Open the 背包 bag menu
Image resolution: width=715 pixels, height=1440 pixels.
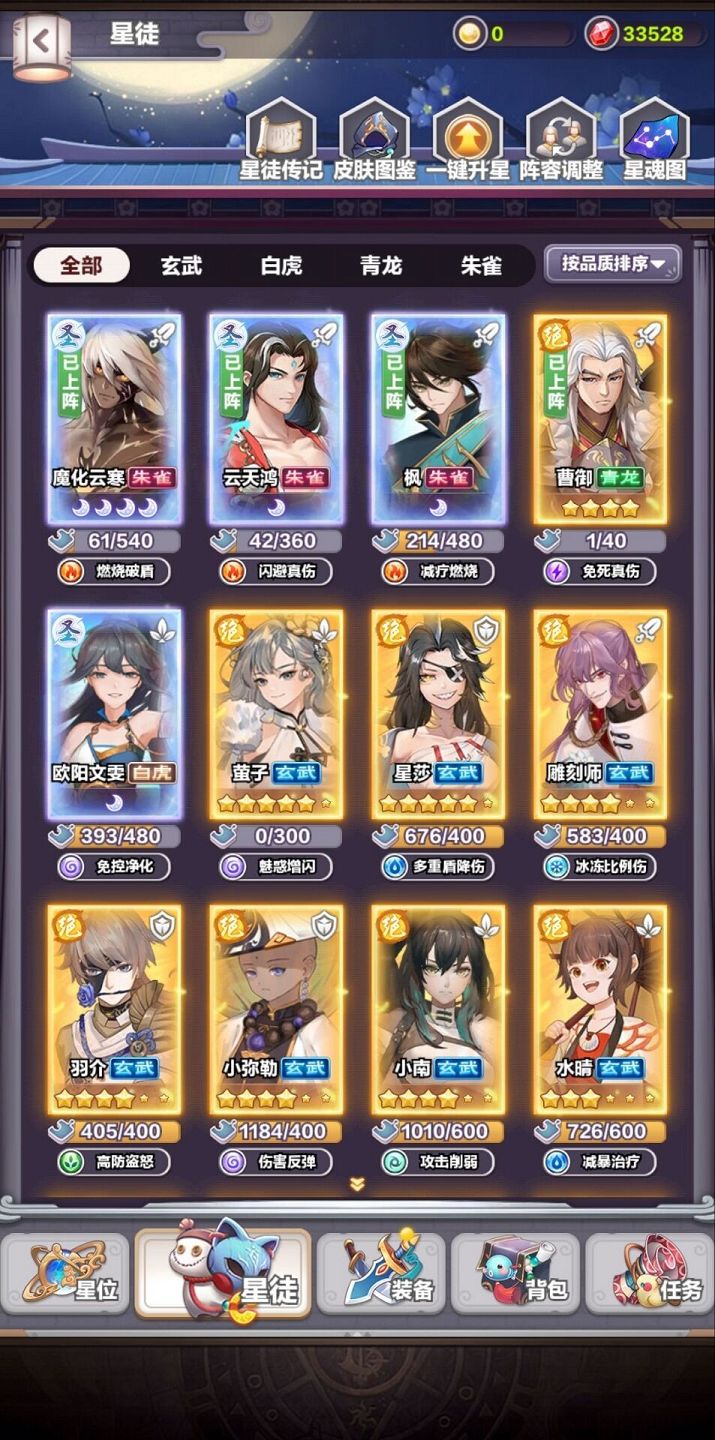pos(515,1273)
